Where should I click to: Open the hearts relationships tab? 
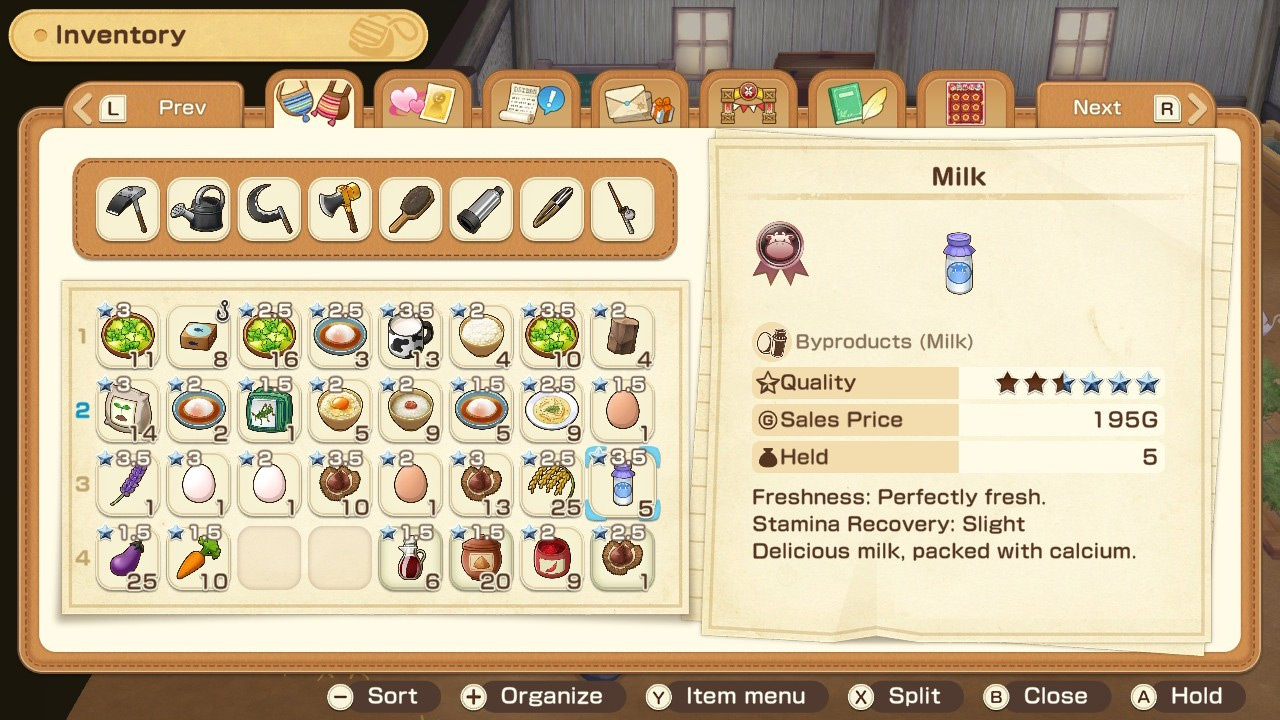(x=424, y=103)
